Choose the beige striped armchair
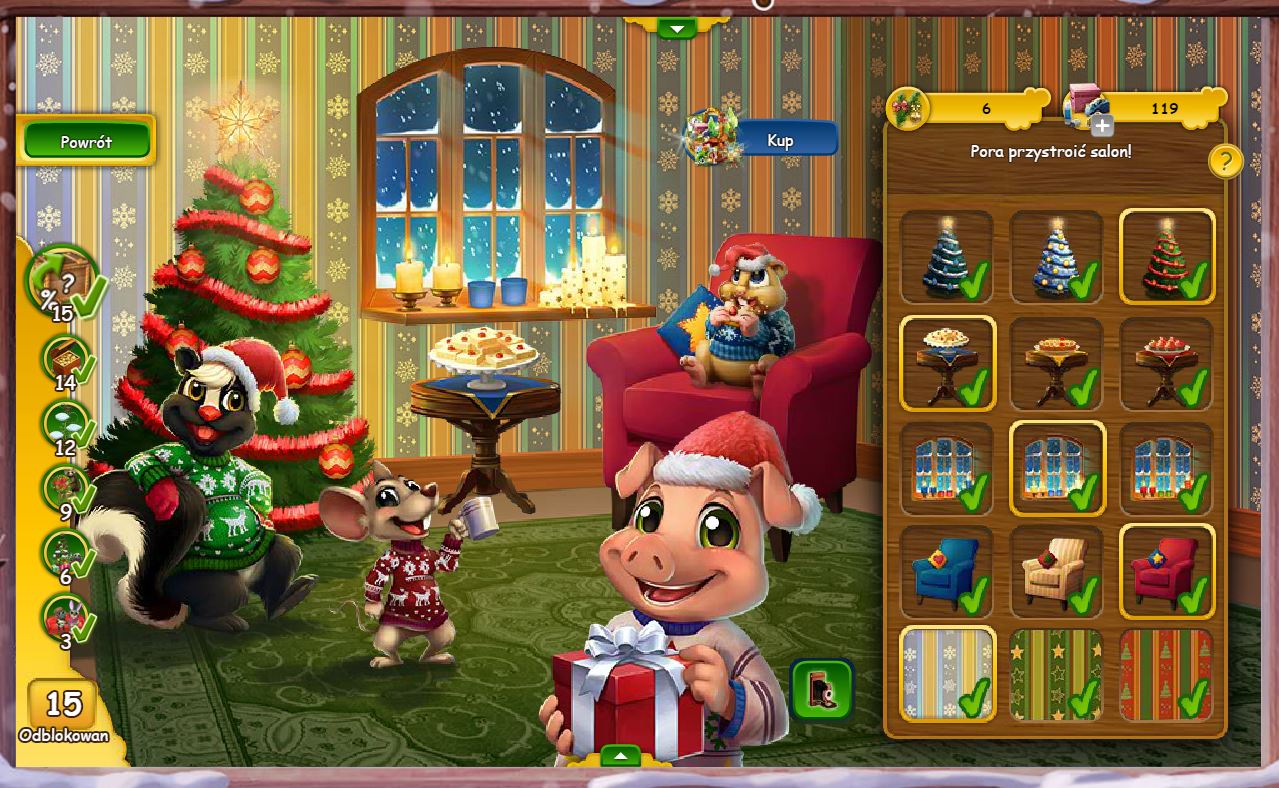This screenshot has width=1279, height=788. pos(1056,572)
